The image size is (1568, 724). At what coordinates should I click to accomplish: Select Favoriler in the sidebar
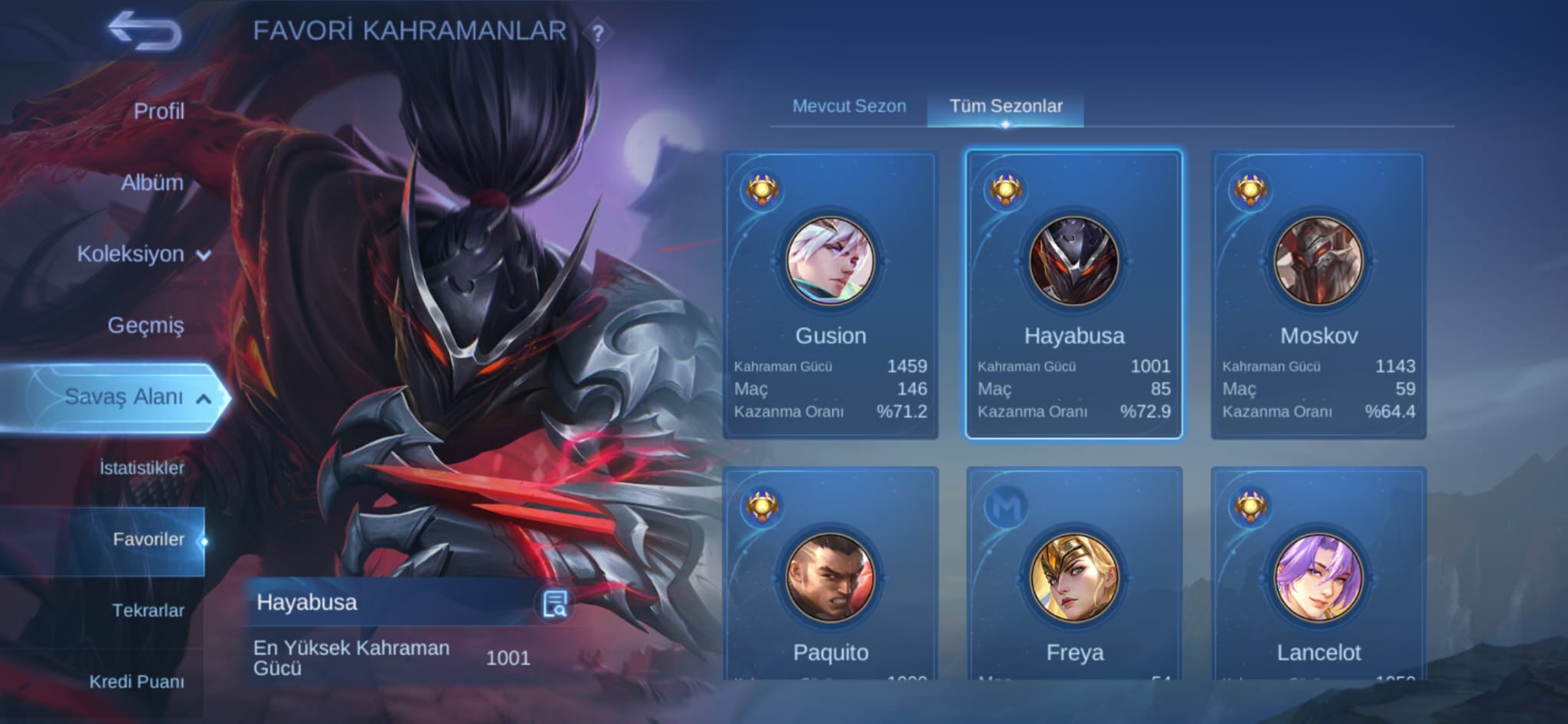click(148, 539)
